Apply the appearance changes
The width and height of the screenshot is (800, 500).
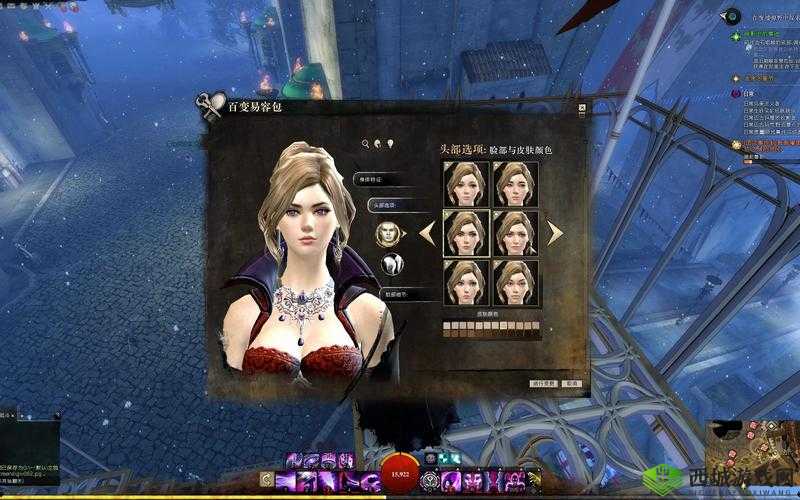542,382
